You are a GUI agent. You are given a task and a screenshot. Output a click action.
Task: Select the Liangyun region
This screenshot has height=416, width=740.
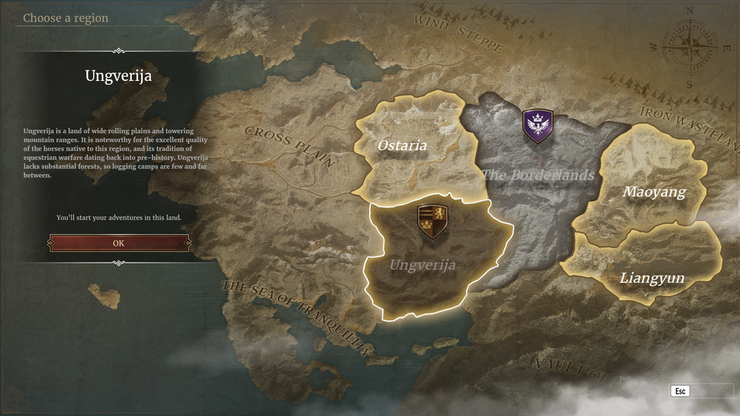coord(652,277)
